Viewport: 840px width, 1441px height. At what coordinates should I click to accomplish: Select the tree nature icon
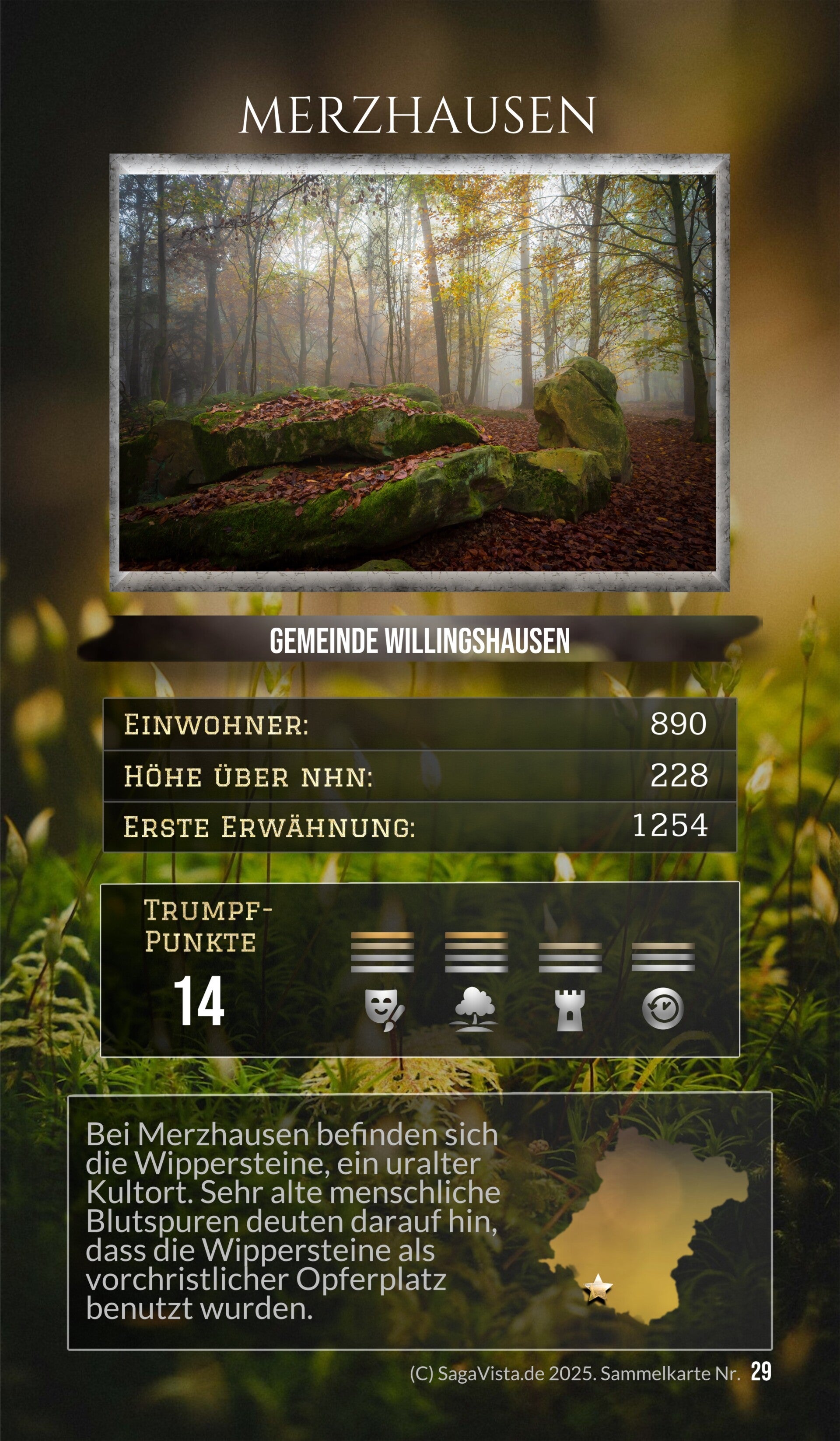[x=476, y=1011]
